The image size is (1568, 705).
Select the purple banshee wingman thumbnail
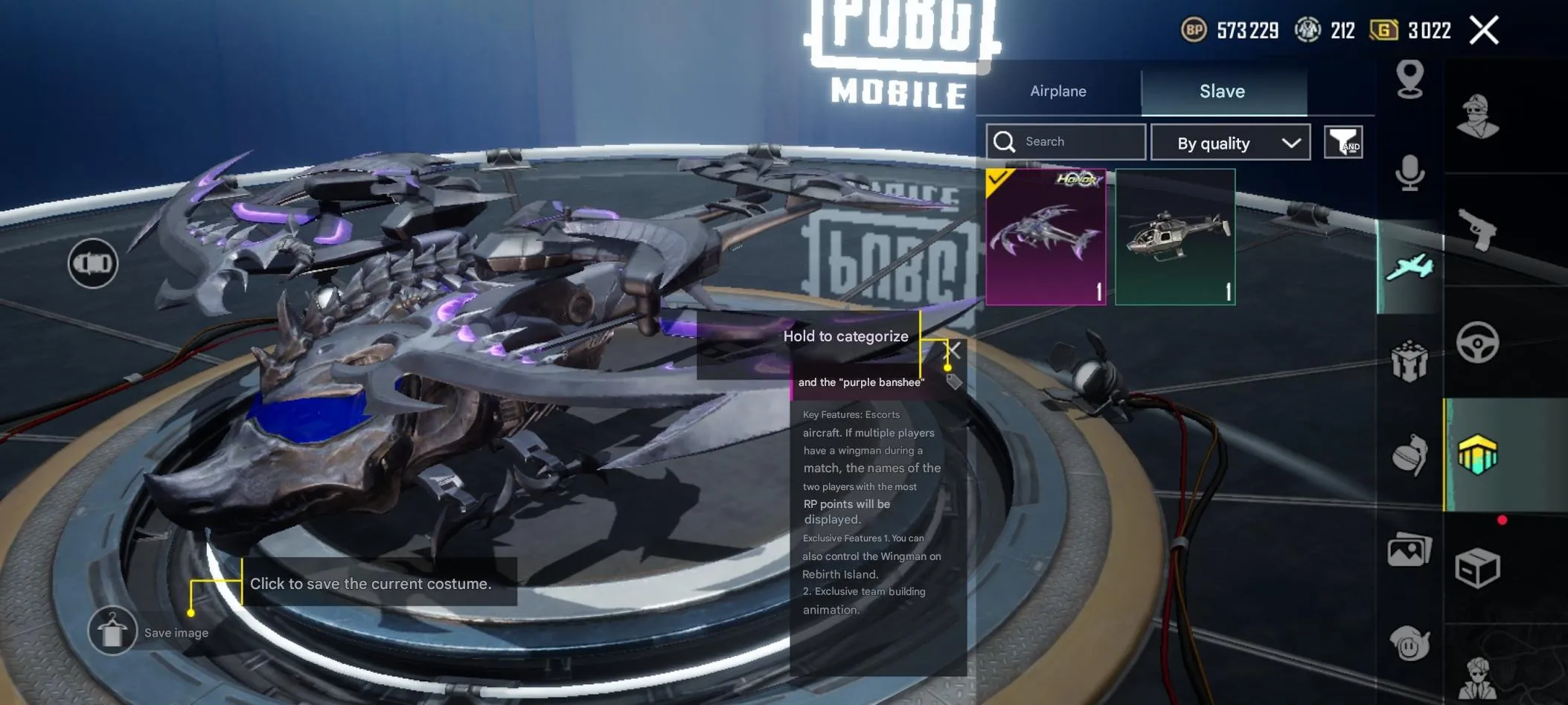tap(1046, 236)
